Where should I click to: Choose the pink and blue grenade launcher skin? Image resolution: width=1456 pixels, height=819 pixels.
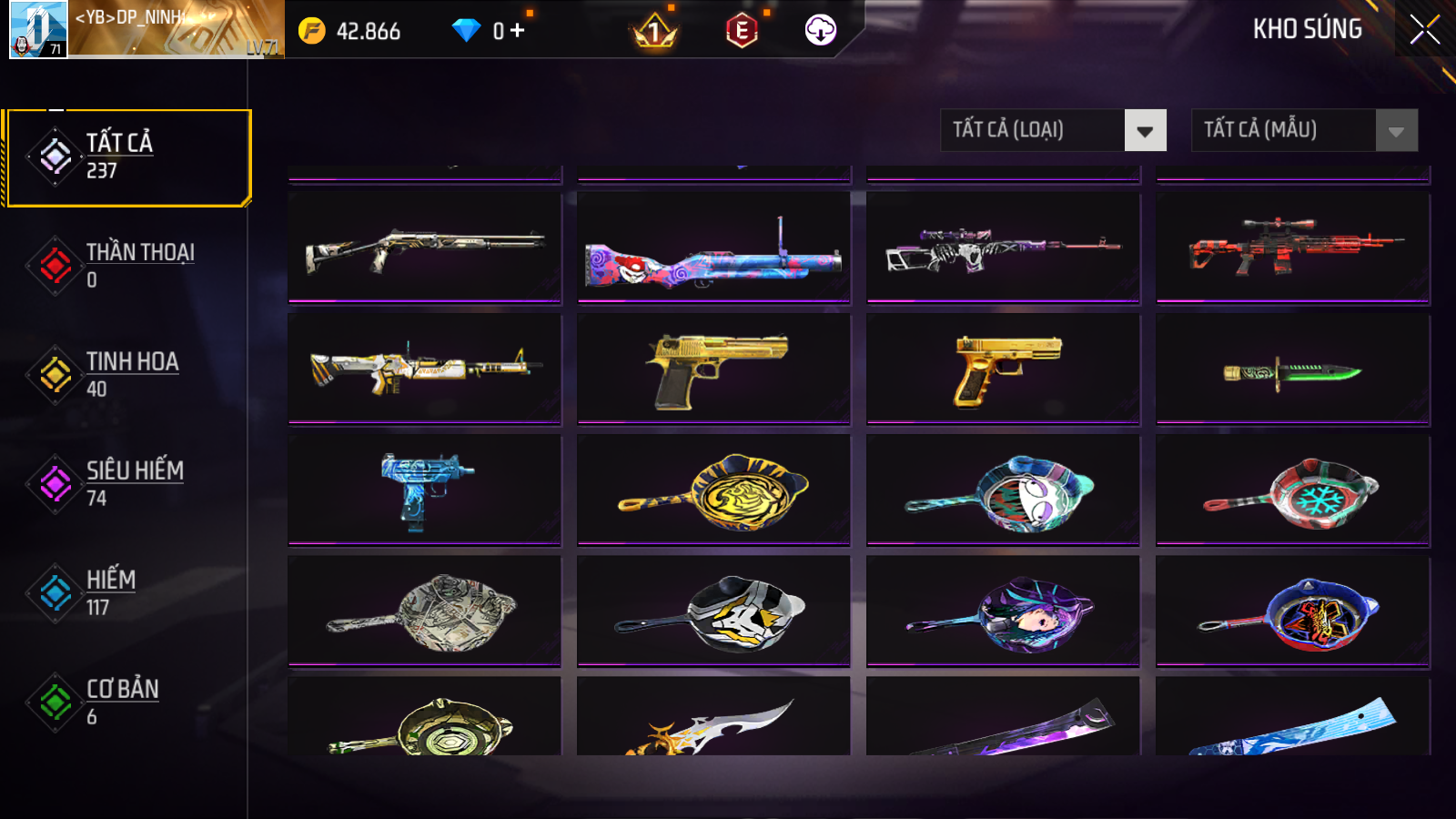click(714, 247)
